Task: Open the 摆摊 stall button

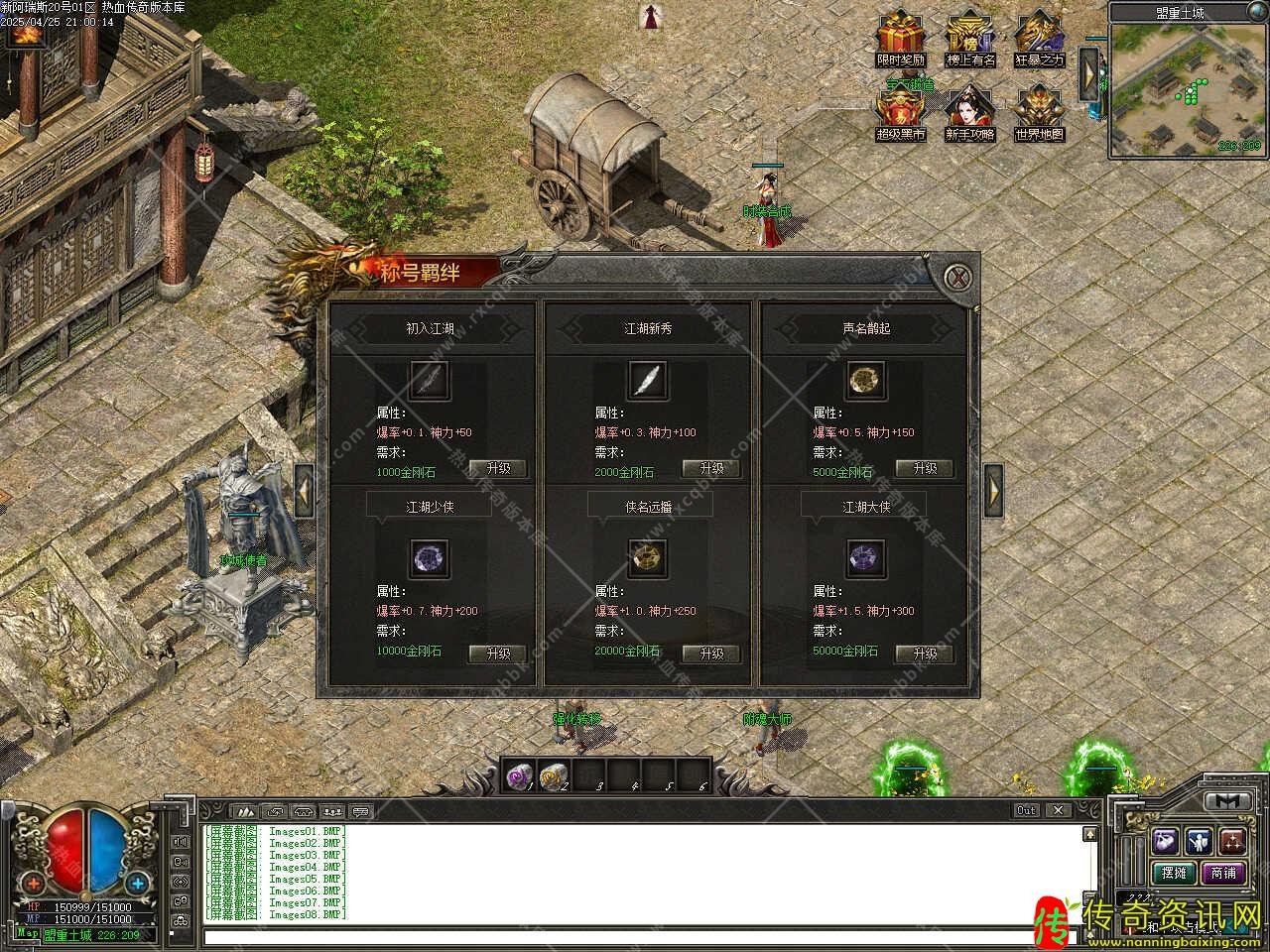Action: pyautogui.click(x=1174, y=873)
